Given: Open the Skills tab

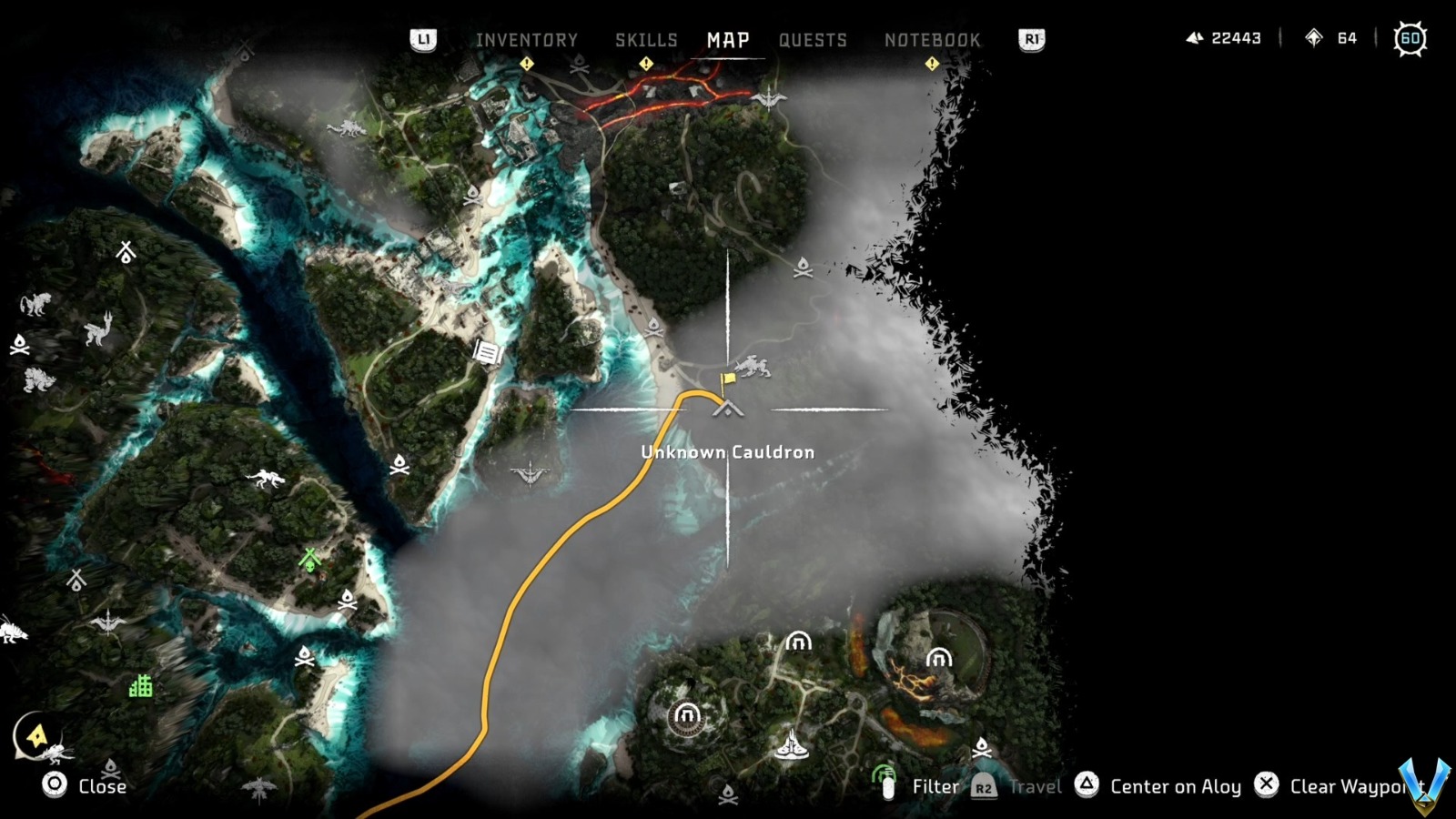Looking at the screenshot, I should (x=646, y=40).
